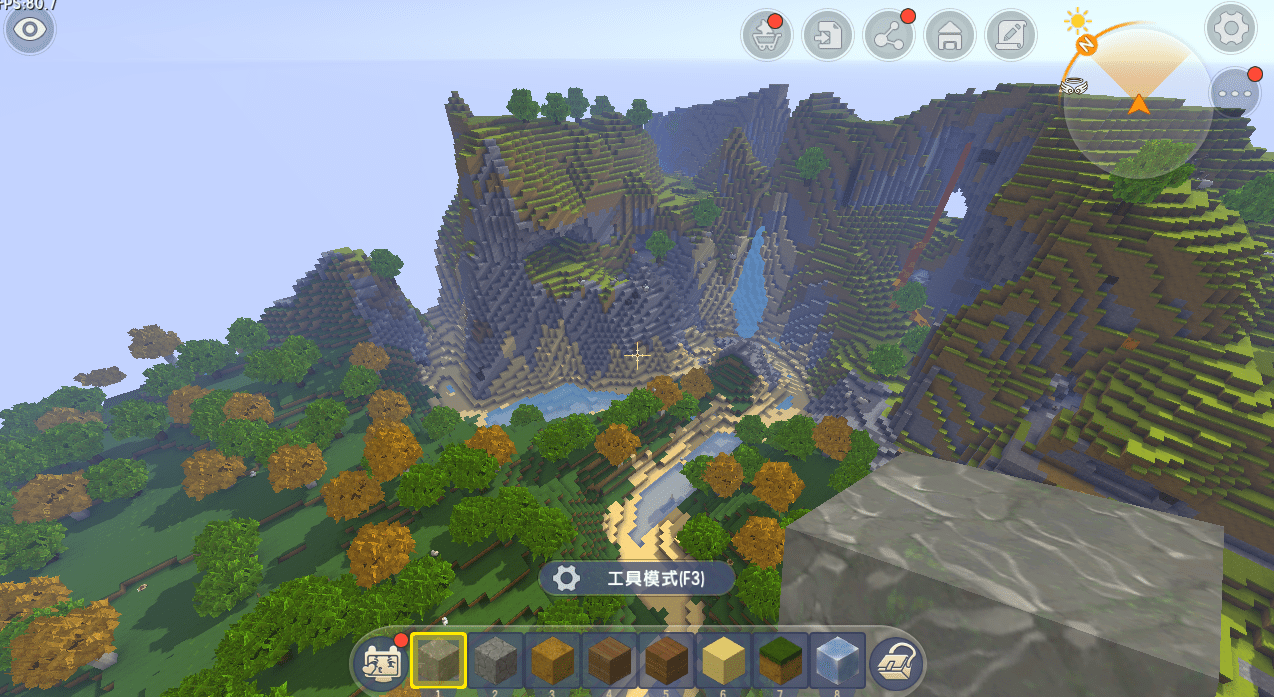
Task: Expand the three-dots more menu
Action: tap(1235, 92)
